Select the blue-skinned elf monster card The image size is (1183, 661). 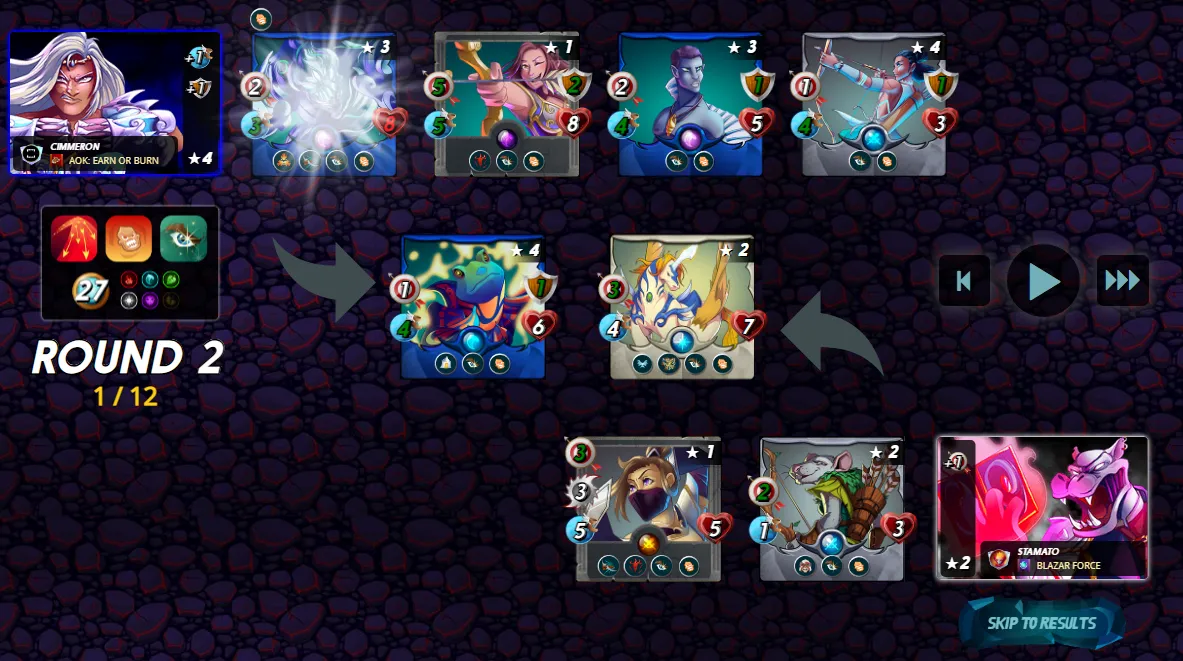[x=690, y=104]
